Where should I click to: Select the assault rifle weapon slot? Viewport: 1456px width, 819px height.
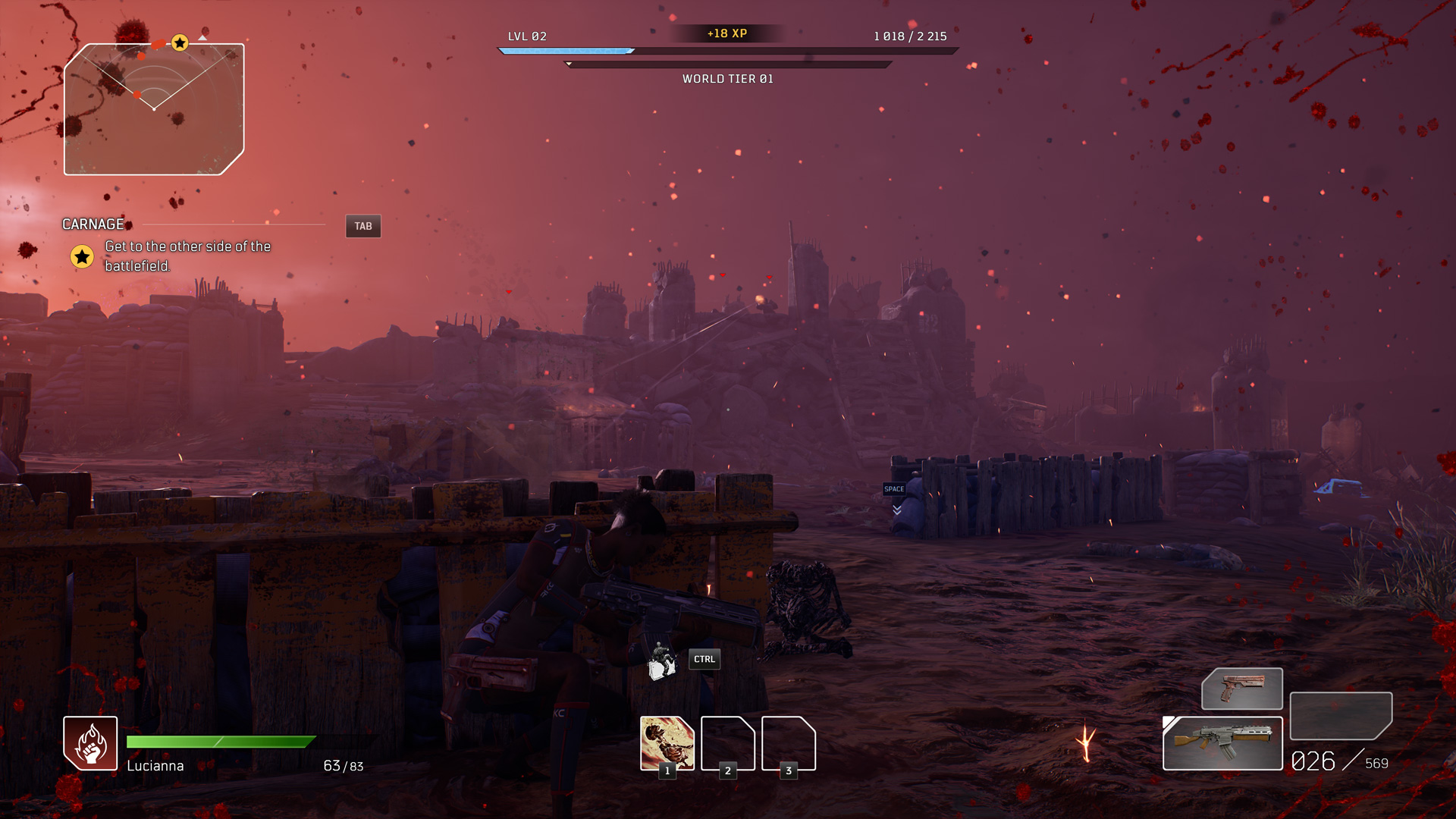pos(1222,743)
